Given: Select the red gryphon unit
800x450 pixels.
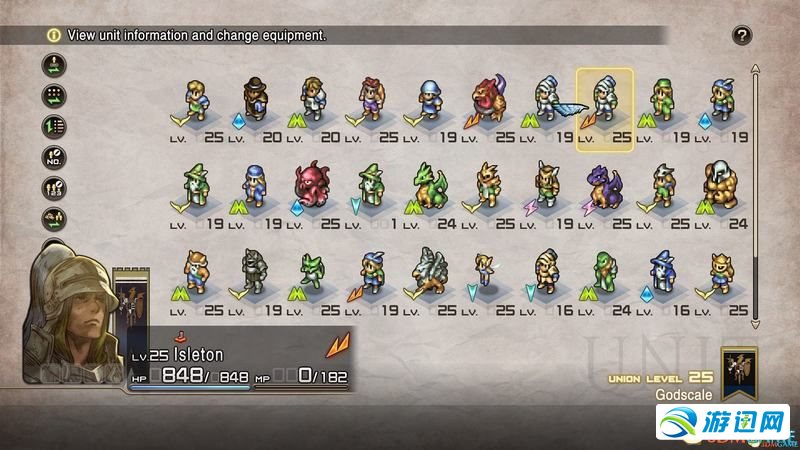Looking at the screenshot, I should (487, 98).
